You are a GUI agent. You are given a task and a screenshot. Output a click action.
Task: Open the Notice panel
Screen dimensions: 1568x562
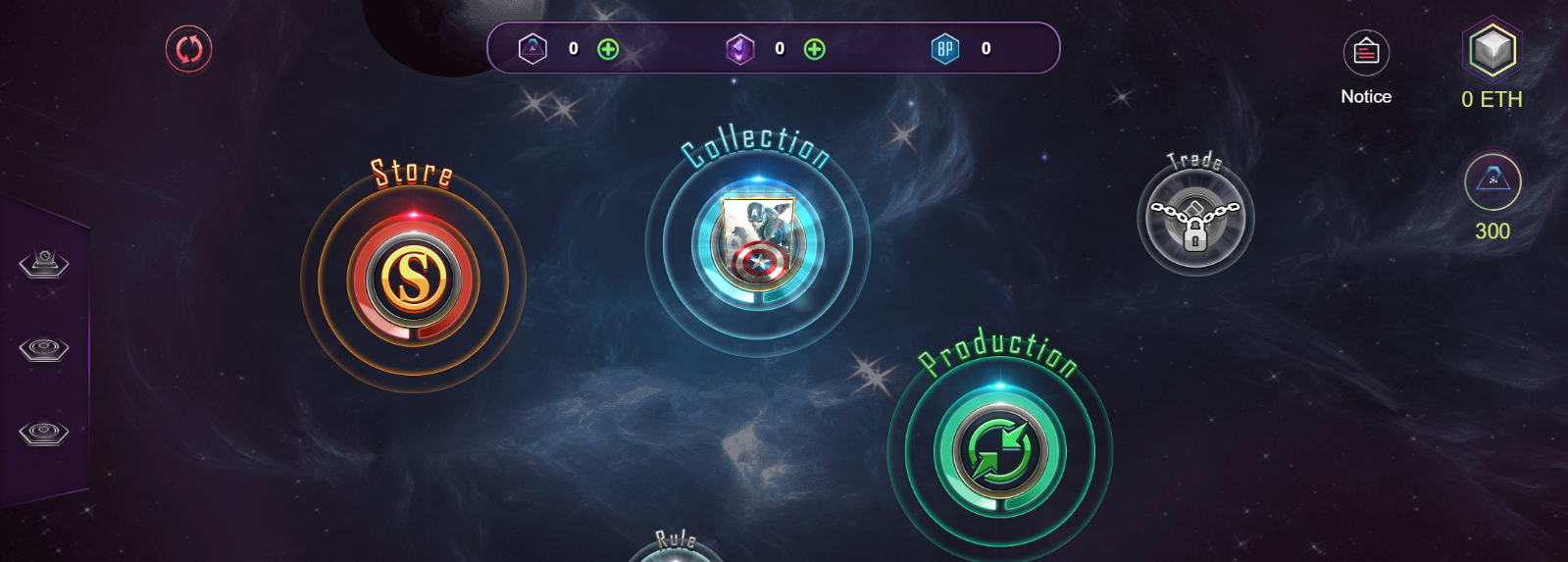point(1366,53)
